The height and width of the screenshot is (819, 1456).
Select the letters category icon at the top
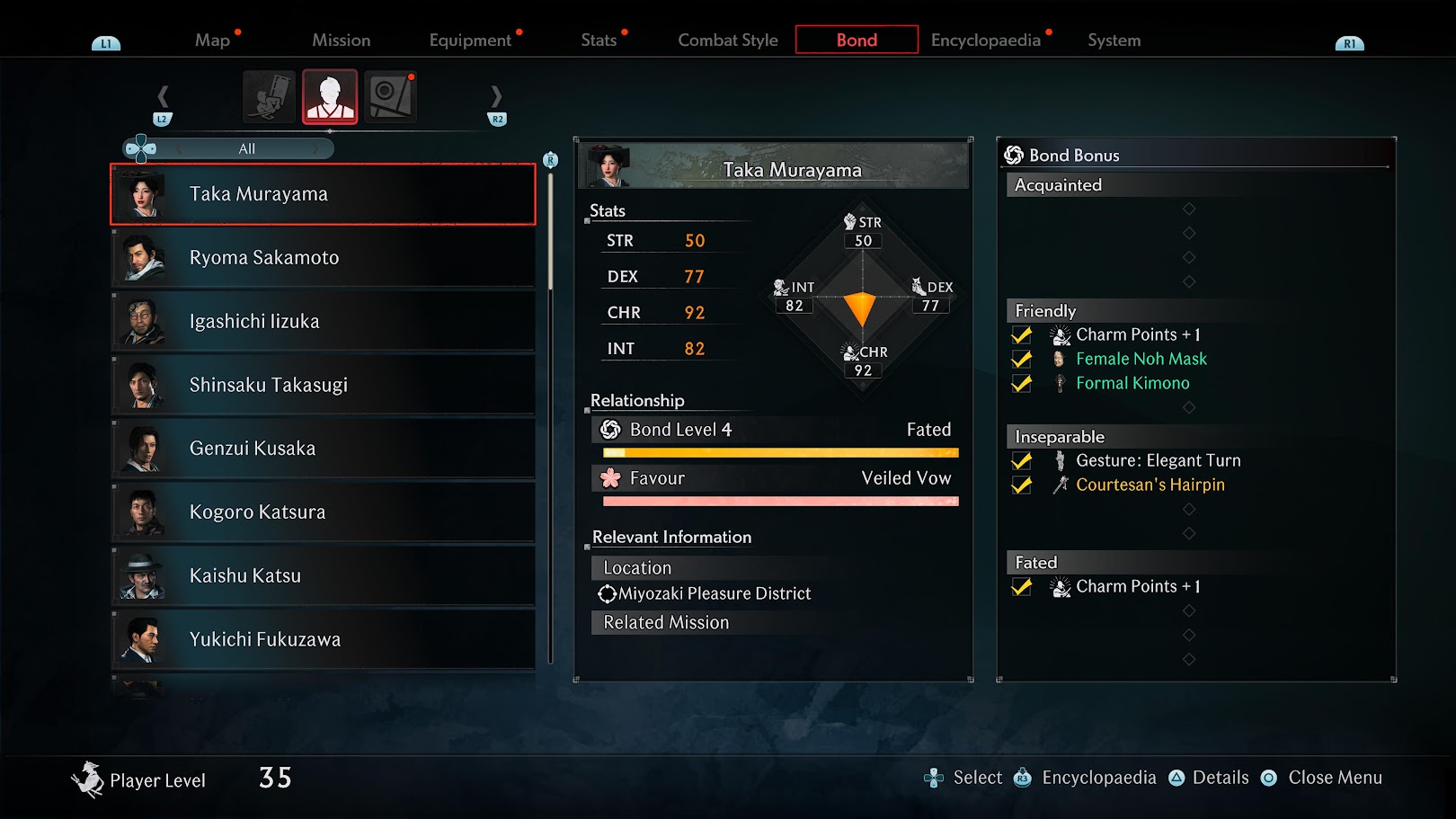tap(271, 96)
